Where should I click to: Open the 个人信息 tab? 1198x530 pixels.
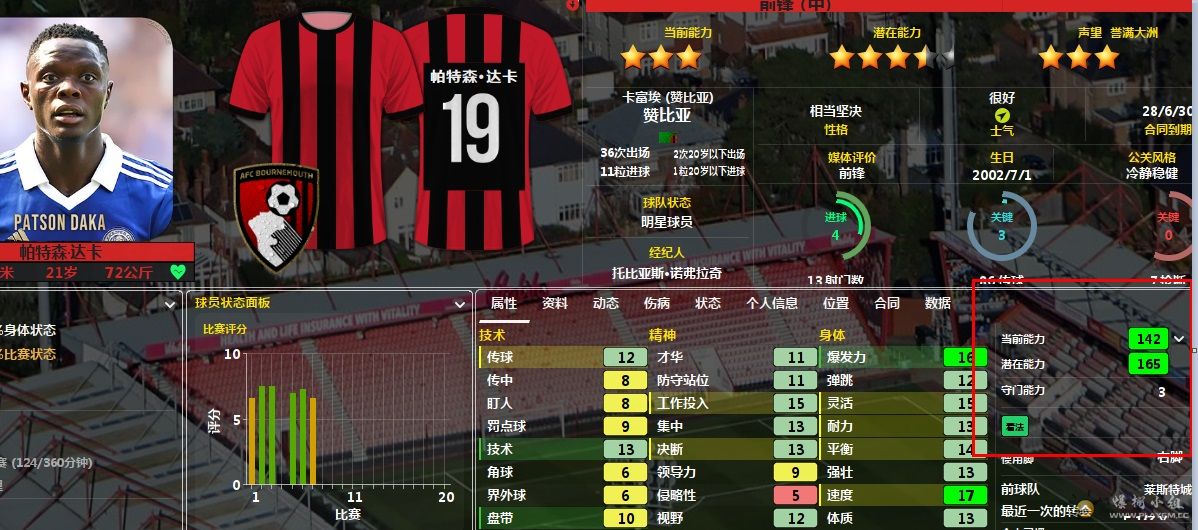pyautogui.click(x=772, y=304)
